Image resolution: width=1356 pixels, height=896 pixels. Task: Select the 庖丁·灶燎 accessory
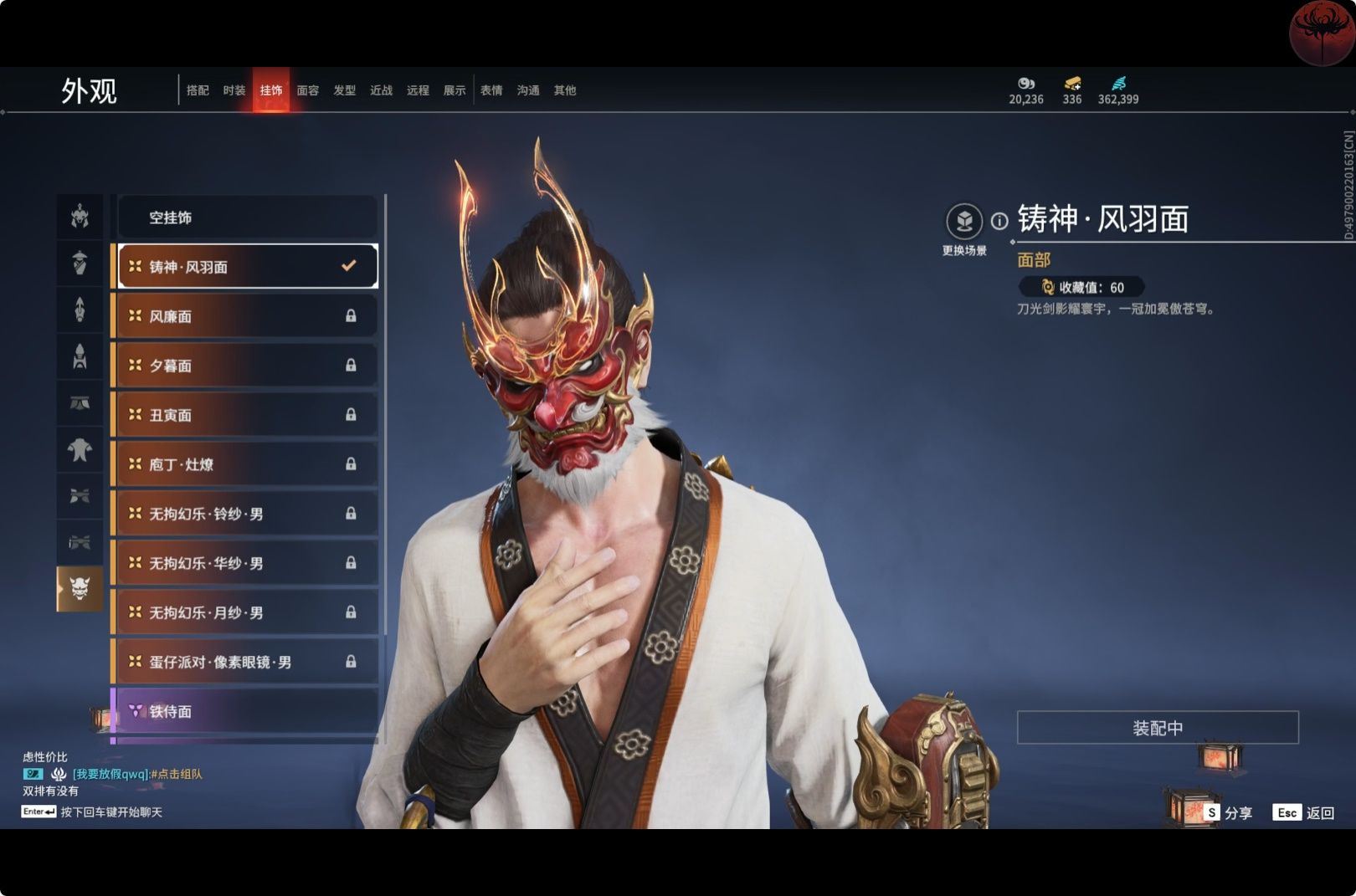[247, 464]
